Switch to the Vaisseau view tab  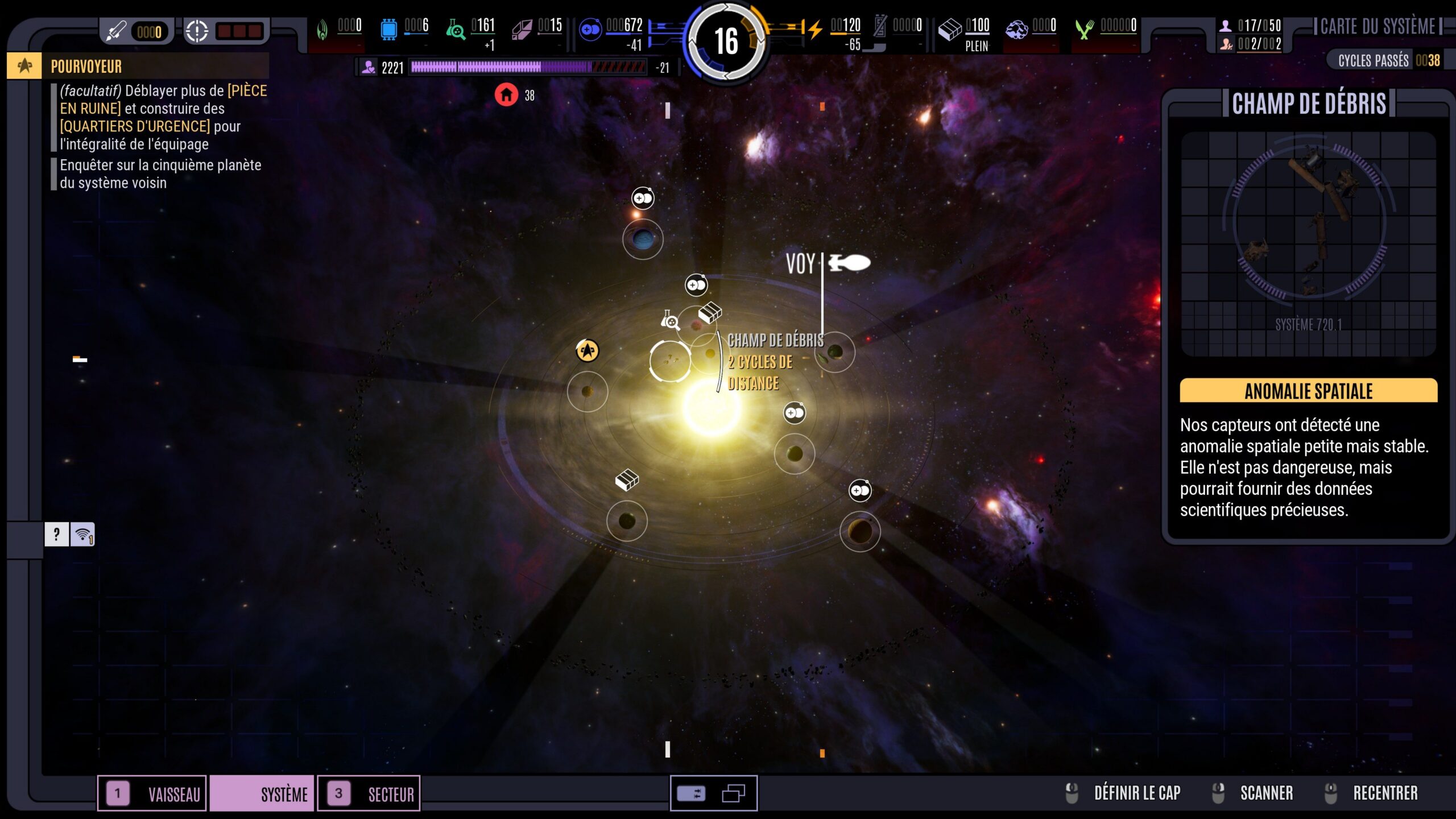click(152, 793)
